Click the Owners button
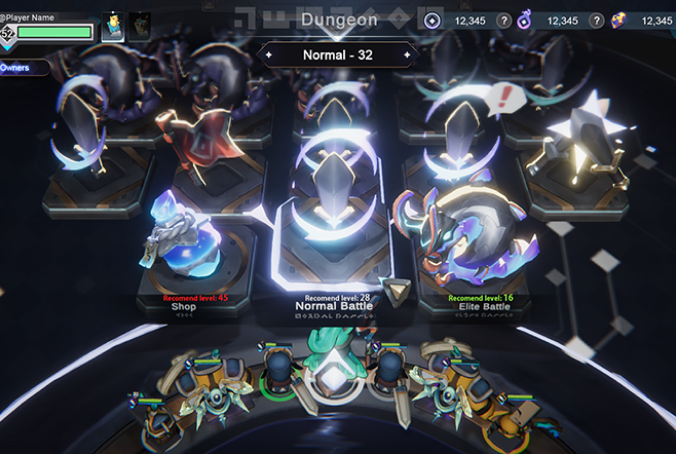 coord(18,67)
